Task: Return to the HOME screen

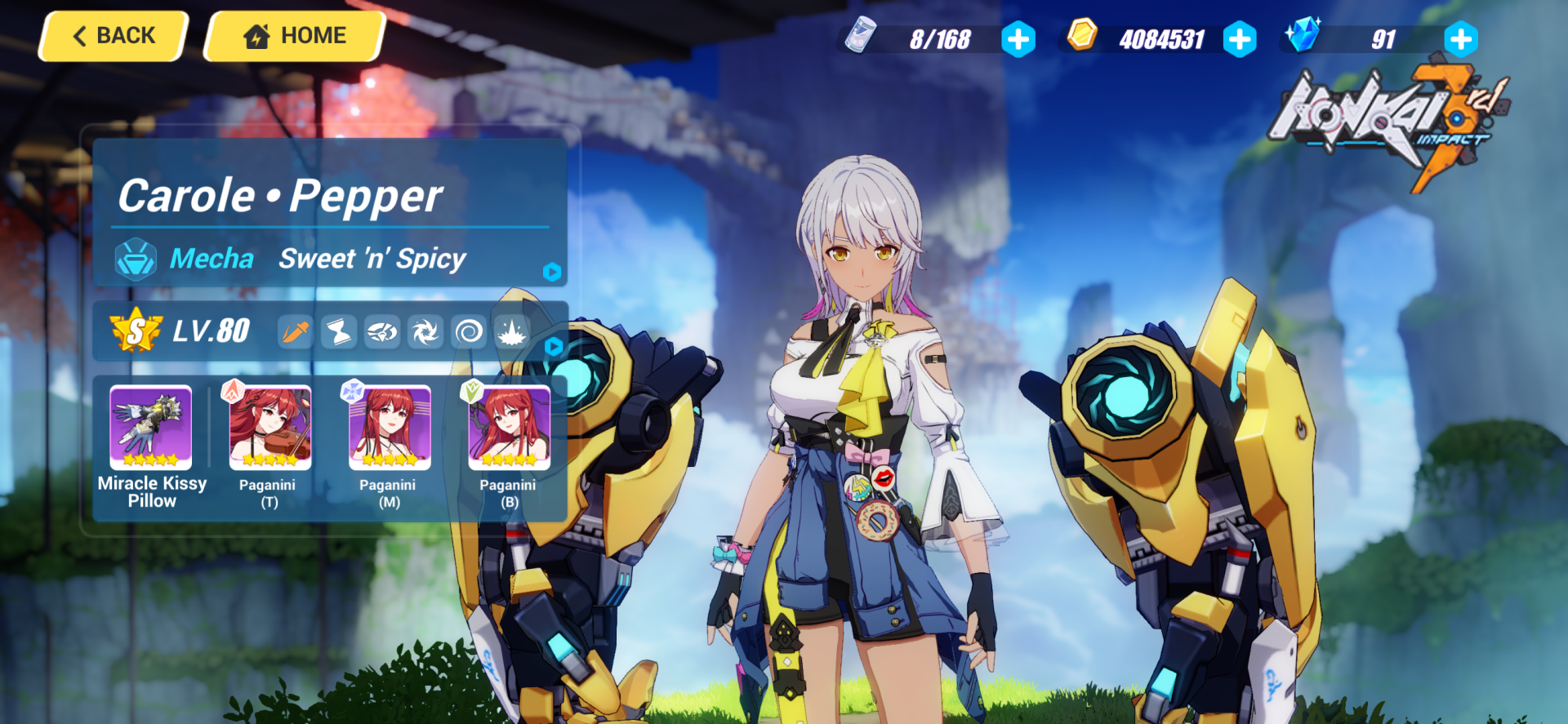Action: coord(295,37)
